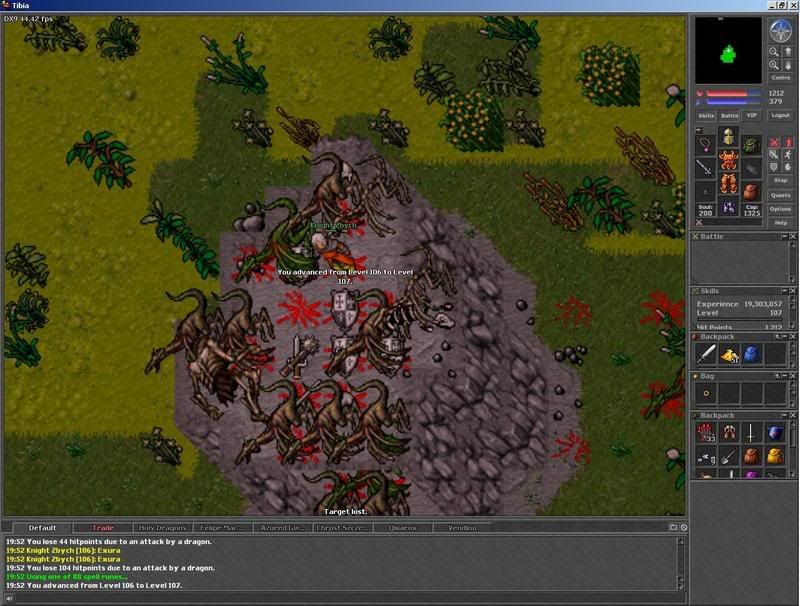The image size is (800, 606).
Task: Switch to the Default chat tab
Action: tap(42, 527)
